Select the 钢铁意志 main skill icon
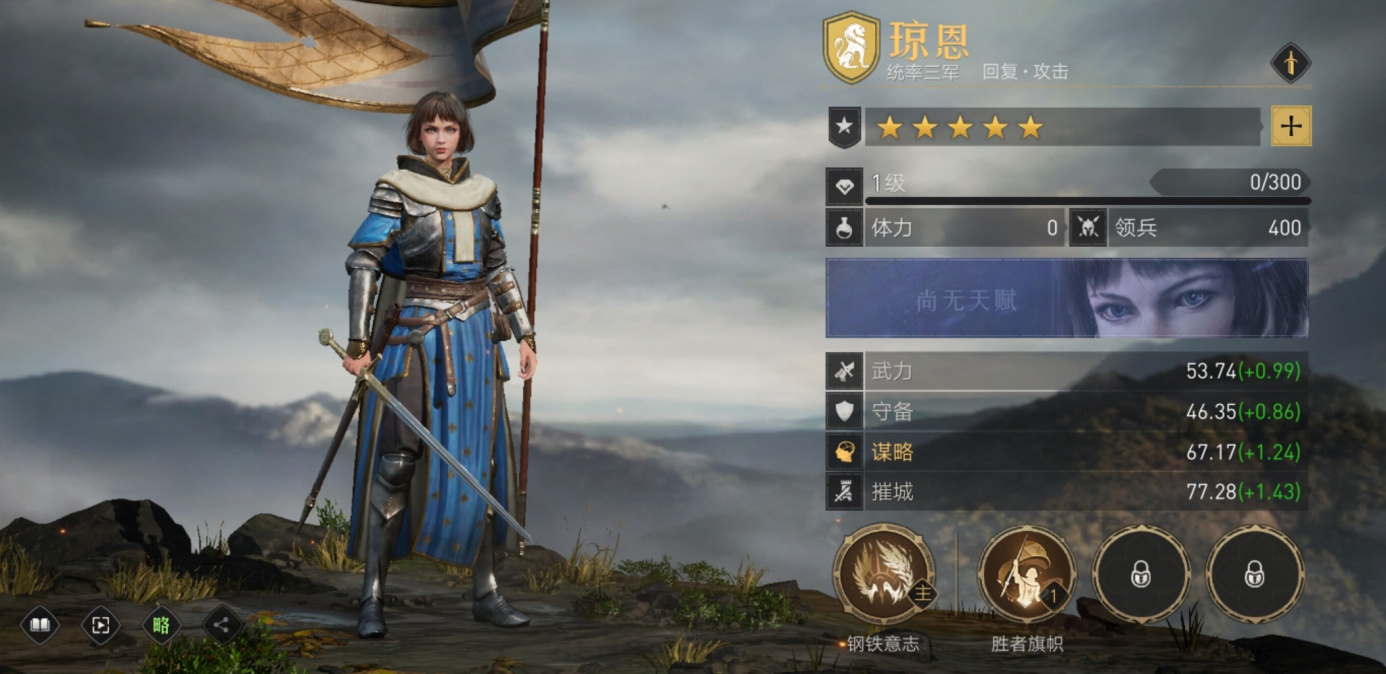The width and height of the screenshot is (1386, 674). point(884,575)
